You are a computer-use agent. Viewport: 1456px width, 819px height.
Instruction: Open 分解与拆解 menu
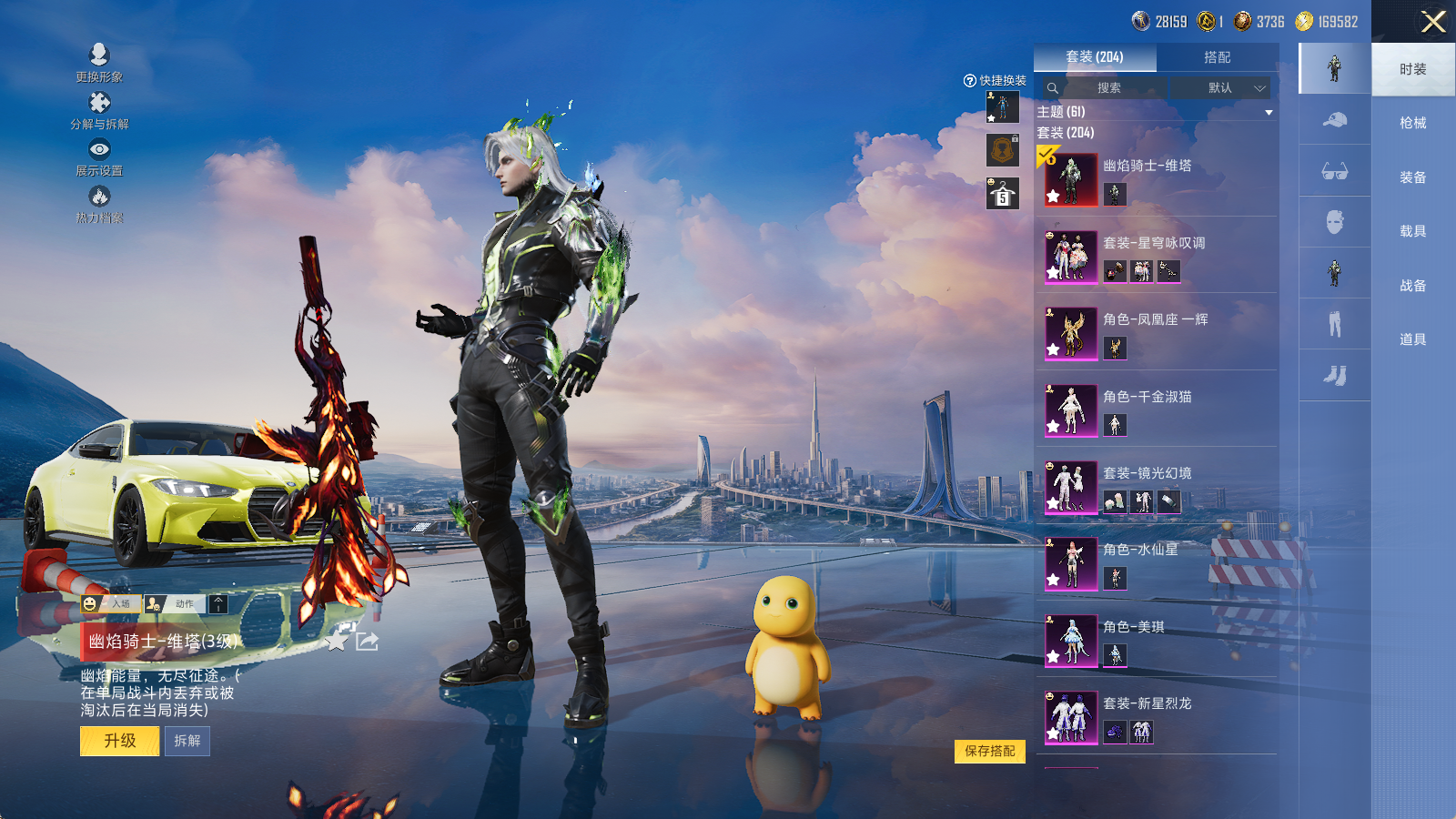click(99, 110)
